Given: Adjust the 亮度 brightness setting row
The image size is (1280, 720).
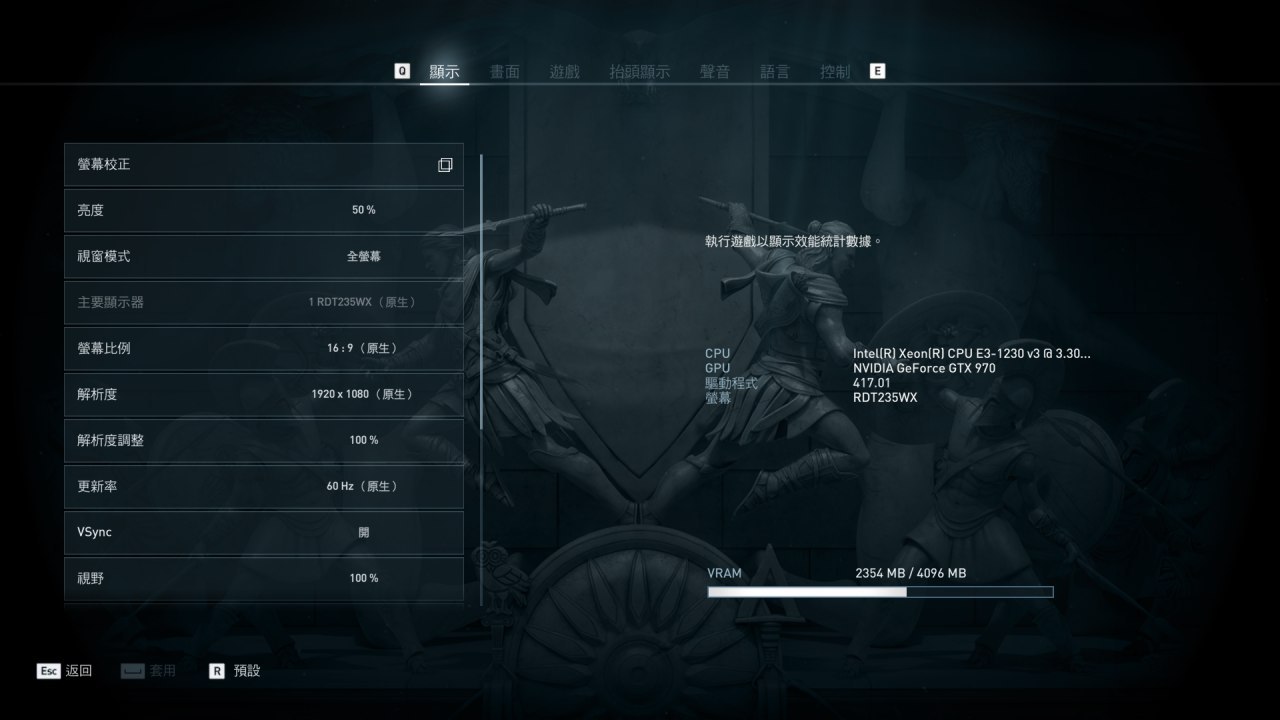Looking at the screenshot, I should (264, 210).
